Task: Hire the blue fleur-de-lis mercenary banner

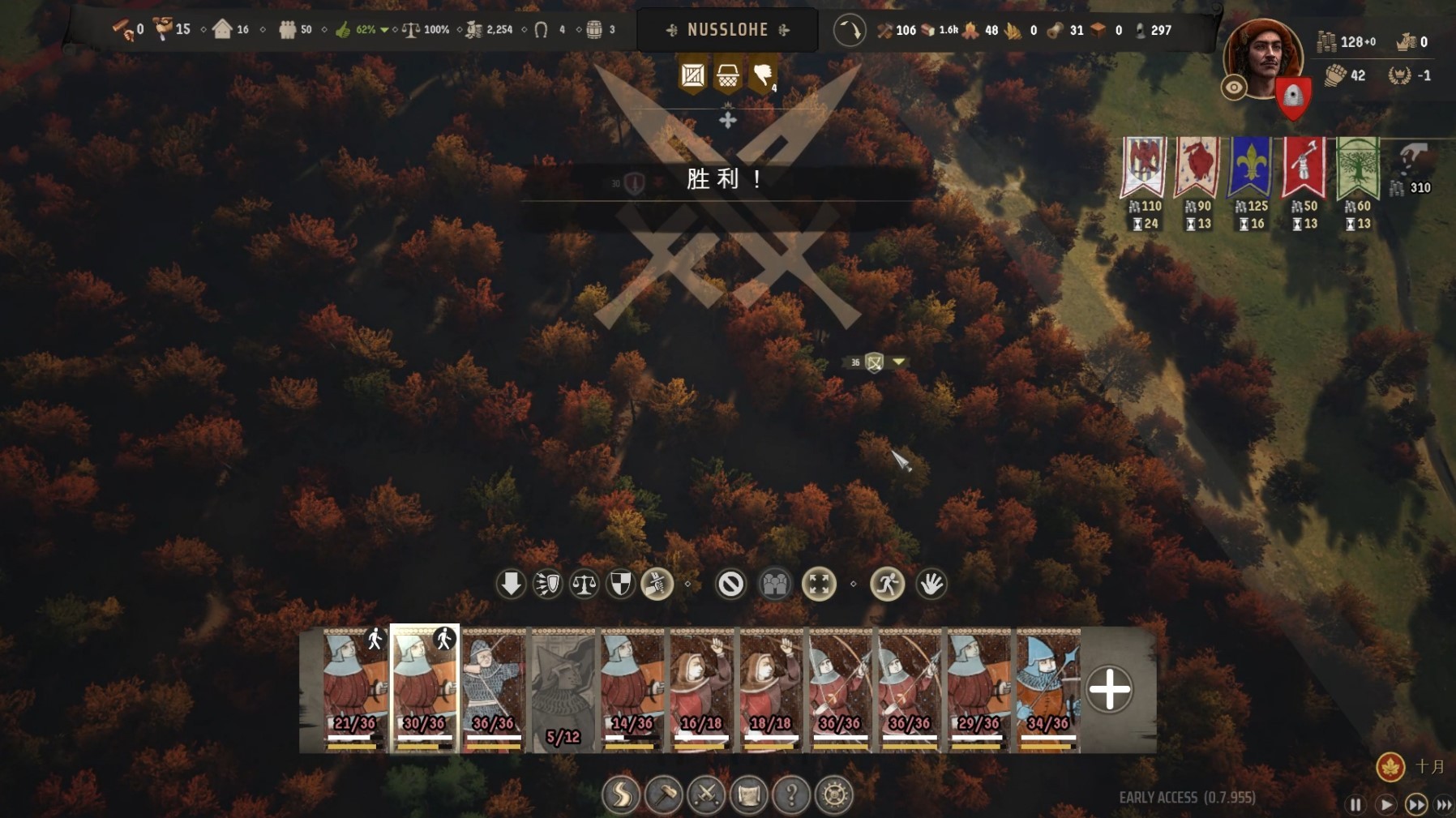Action: 1249,169
